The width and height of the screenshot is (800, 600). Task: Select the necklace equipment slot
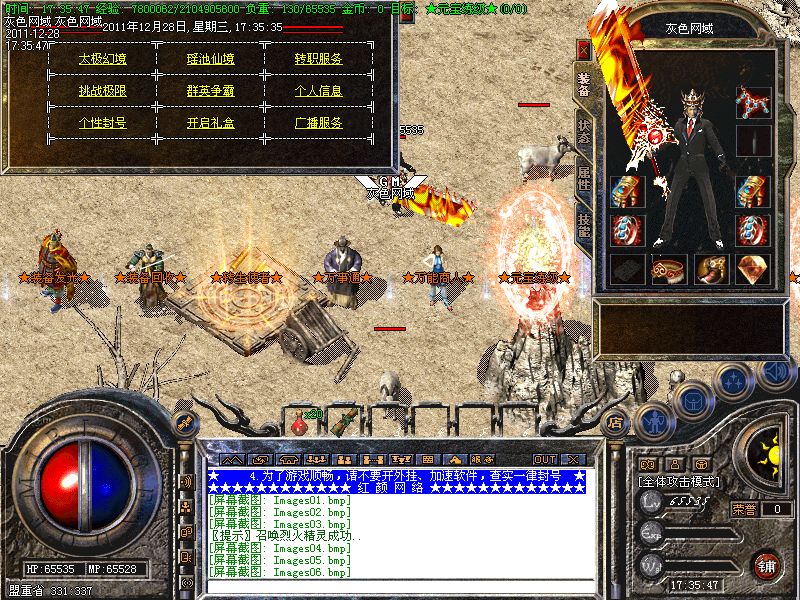point(752,102)
